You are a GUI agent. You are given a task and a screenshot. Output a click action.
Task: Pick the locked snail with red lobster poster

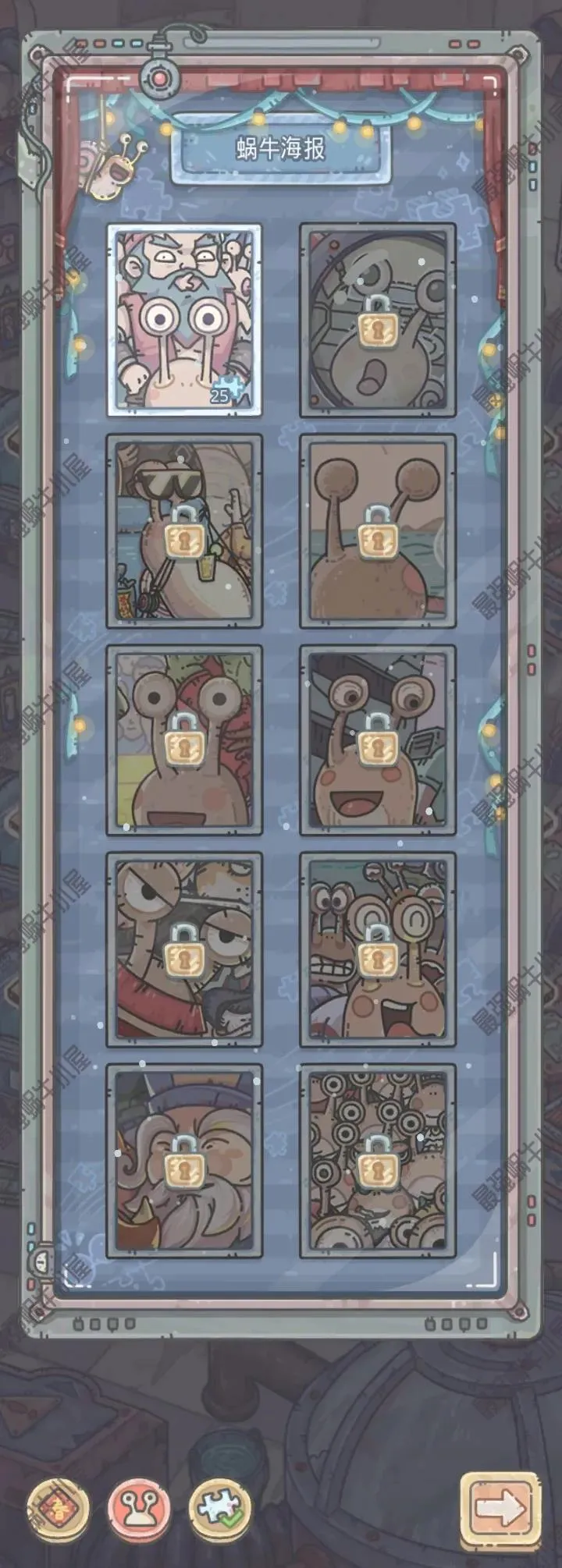pyautogui.click(x=184, y=739)
